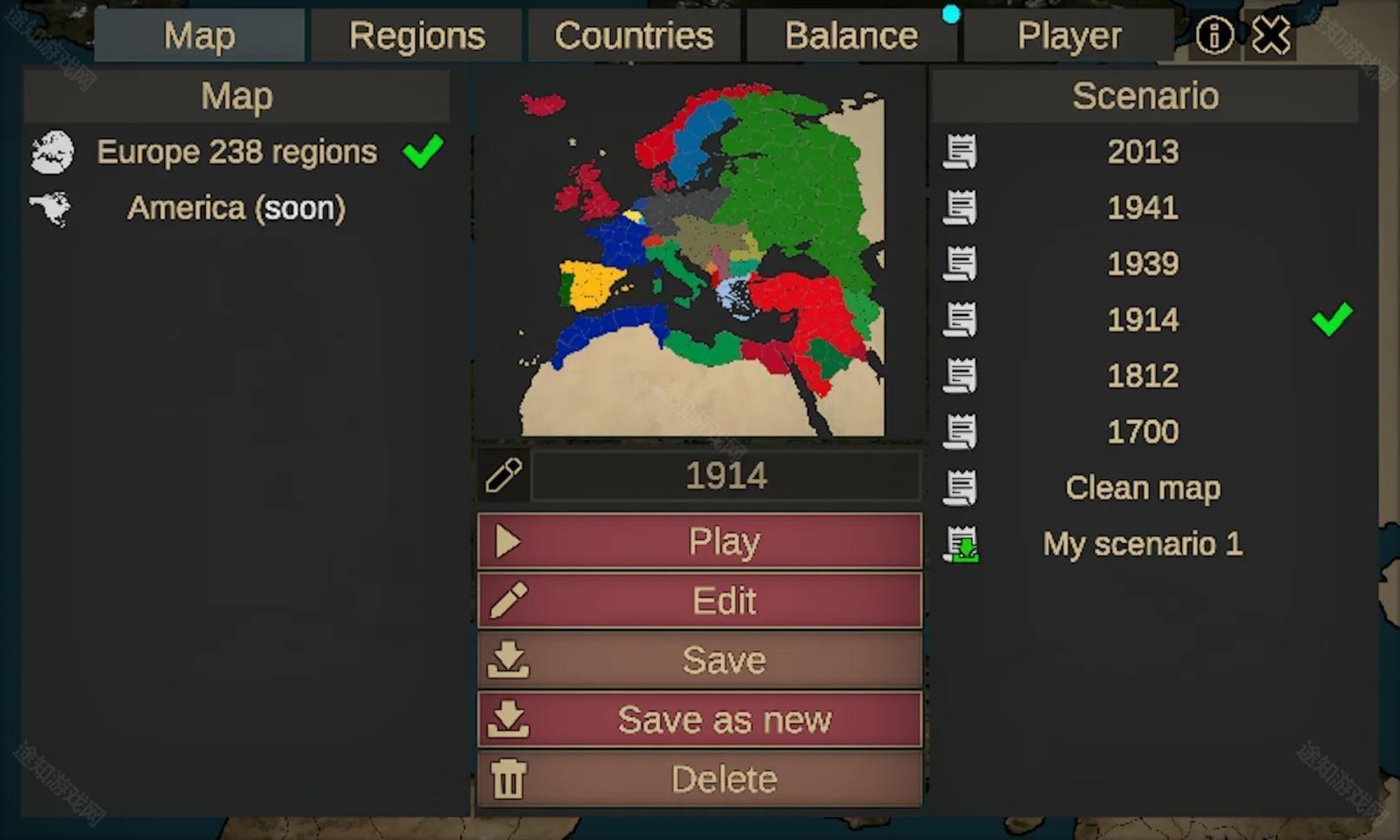Switch to the Regions tab

pyautogui.click(x=417, y=36)
